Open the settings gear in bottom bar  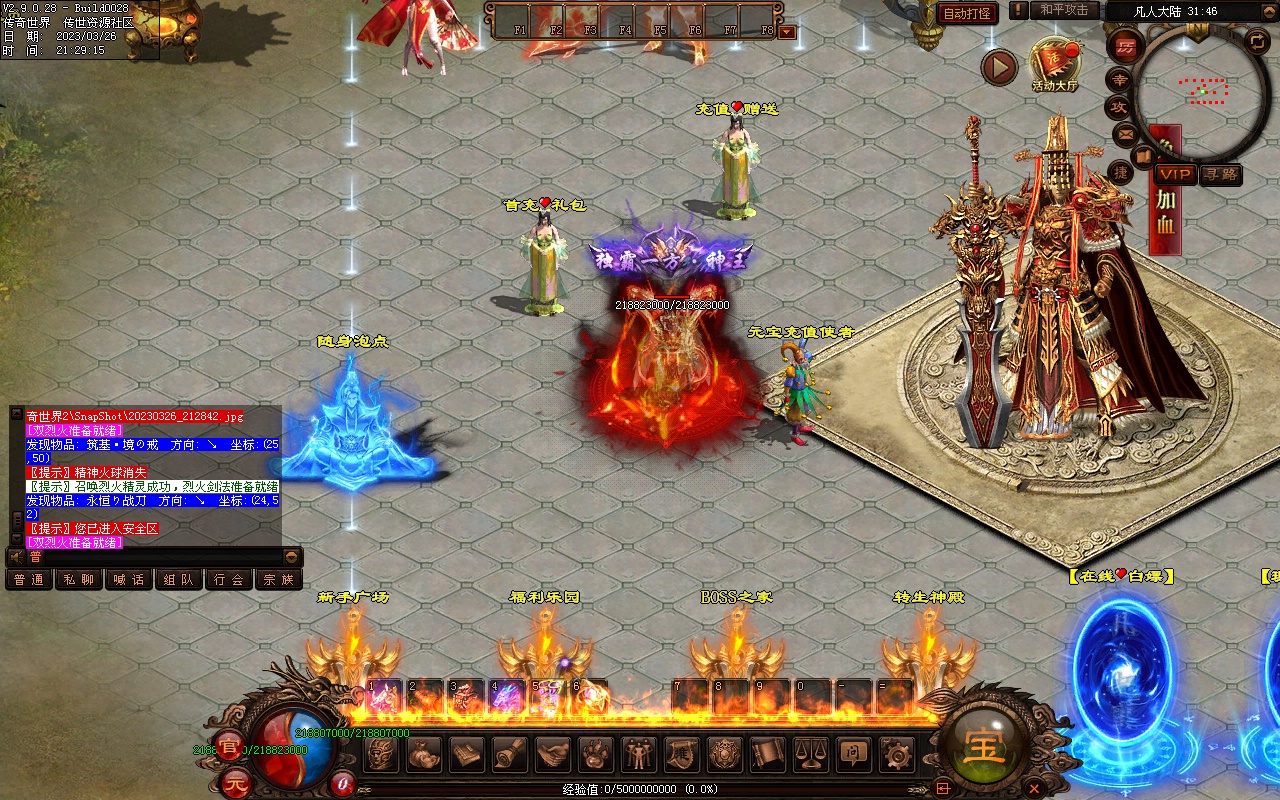[897, 753]
